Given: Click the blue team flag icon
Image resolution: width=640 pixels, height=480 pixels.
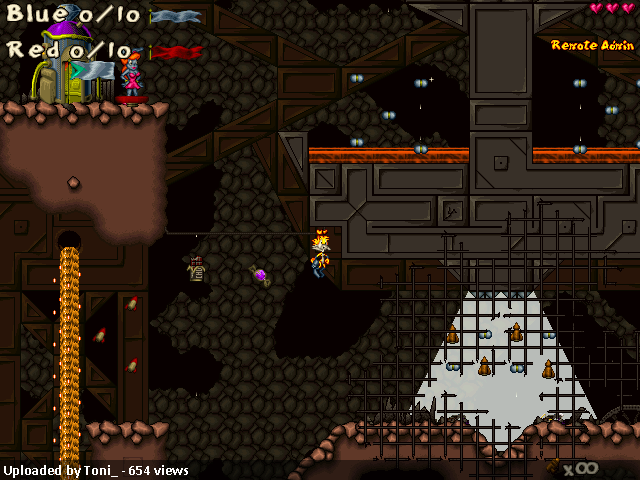Looking at the screenshot, I should pyautogui.click(x=175, y=16).
